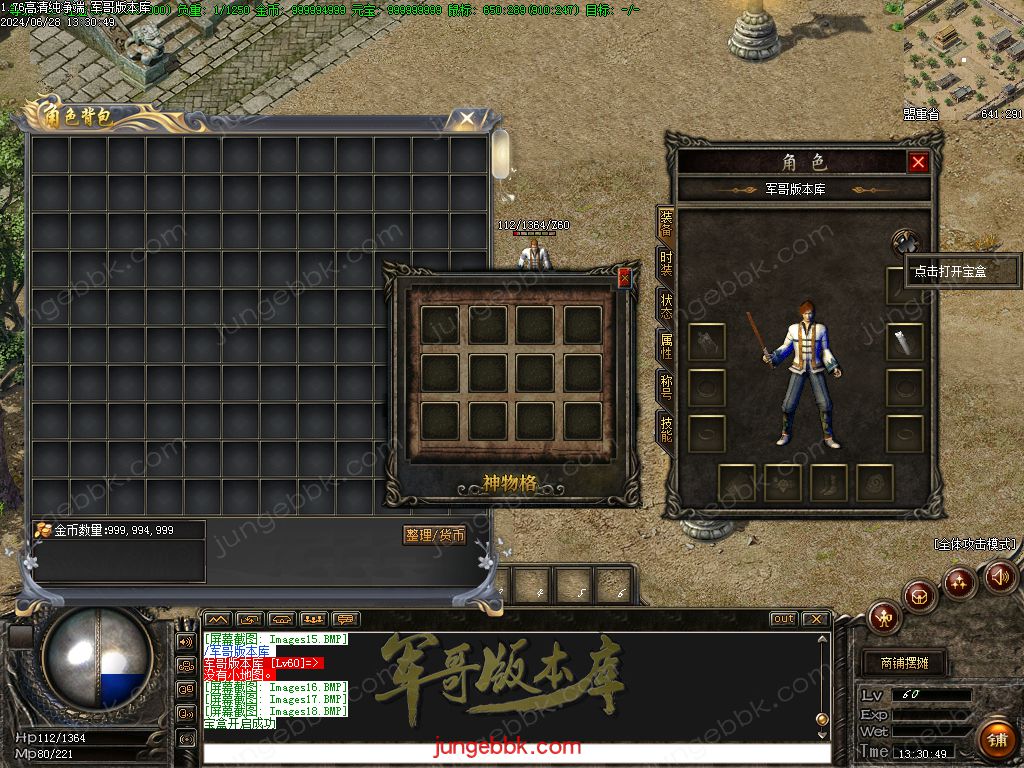
Task: Click the 全体攻击模式 attack mode label
Action: coord(975,545)
